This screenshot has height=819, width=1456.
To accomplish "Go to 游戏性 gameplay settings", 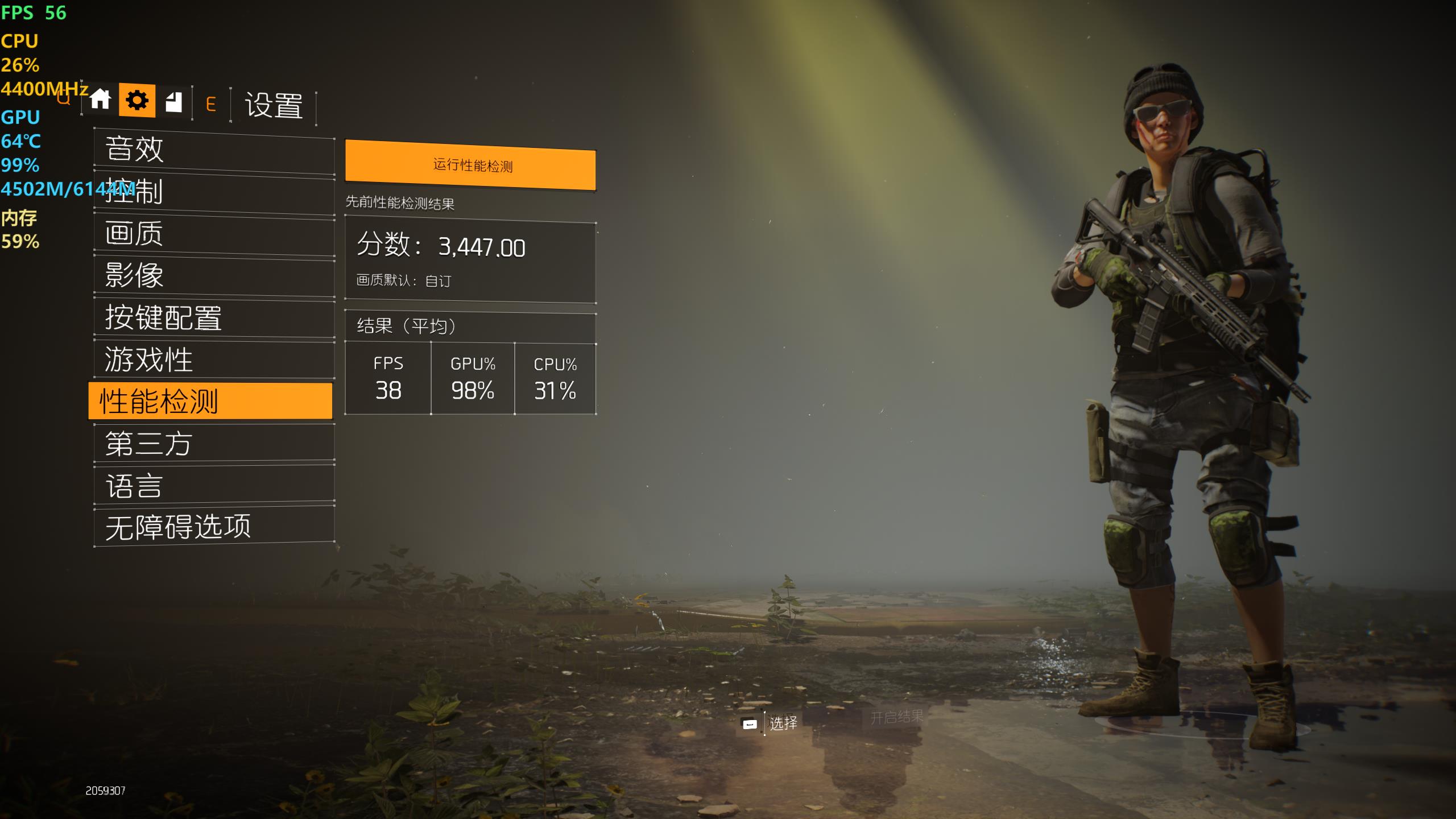I will click(214, 359).
